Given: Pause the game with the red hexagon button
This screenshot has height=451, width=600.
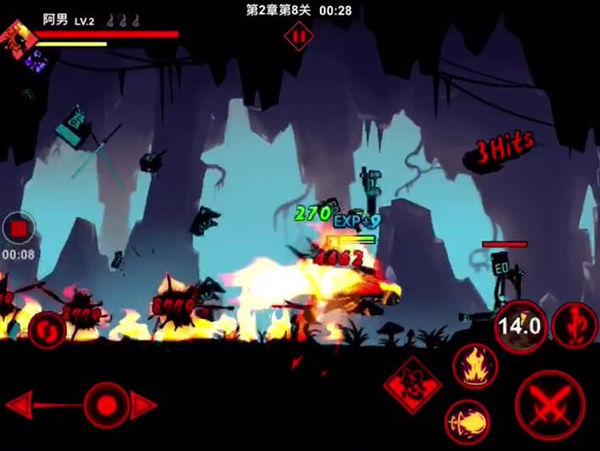Looking at the screenshot, I should [x=298, y=37].
